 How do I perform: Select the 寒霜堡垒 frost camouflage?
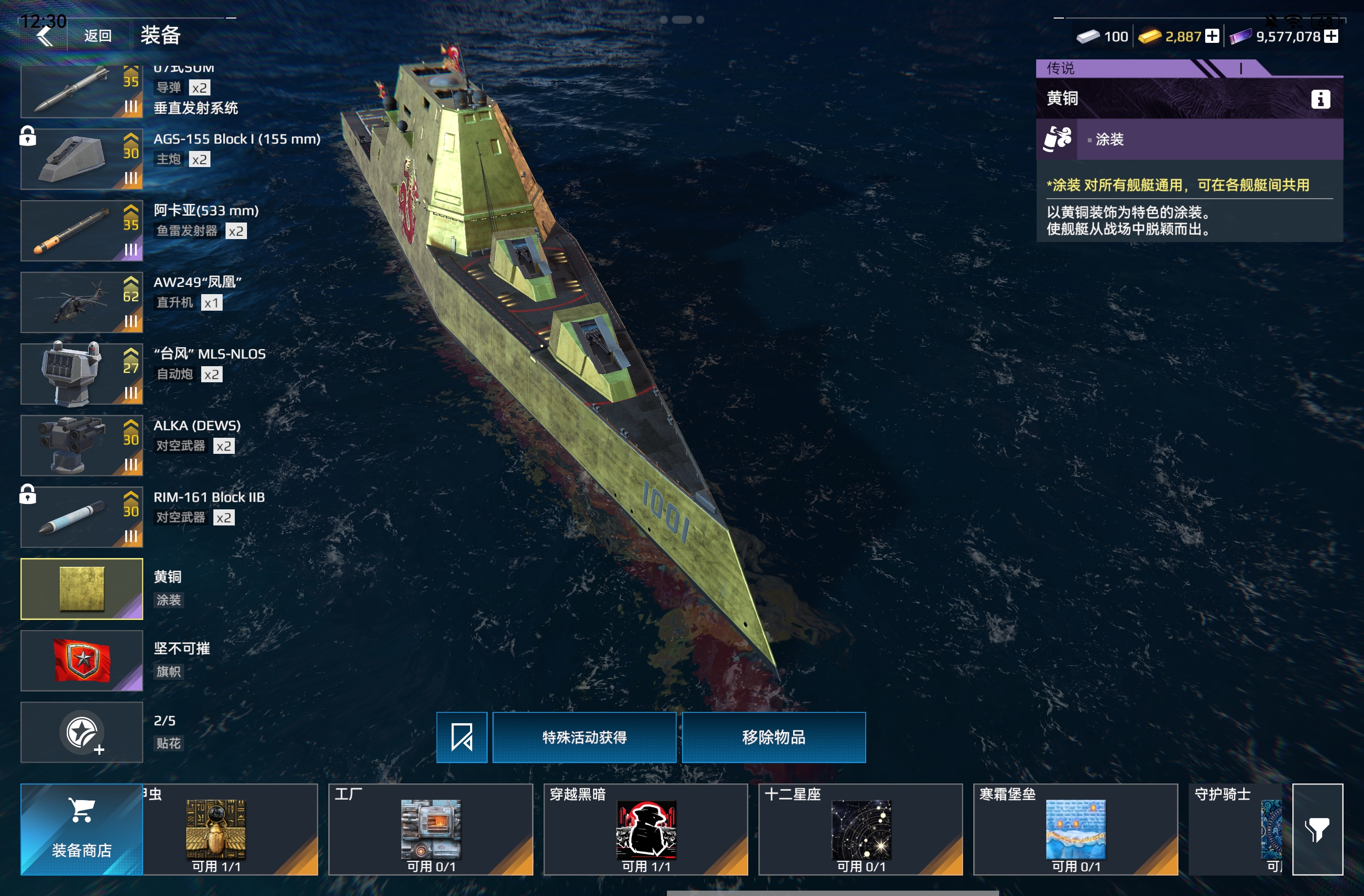[x=1075, y=829]
